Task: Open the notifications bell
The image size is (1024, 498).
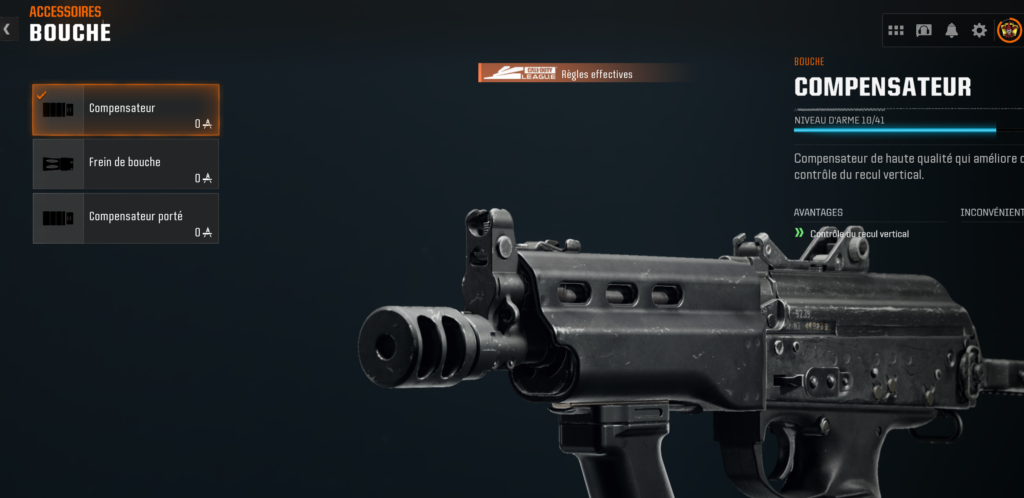Action: pyautogui.click(x=951, y=30)
